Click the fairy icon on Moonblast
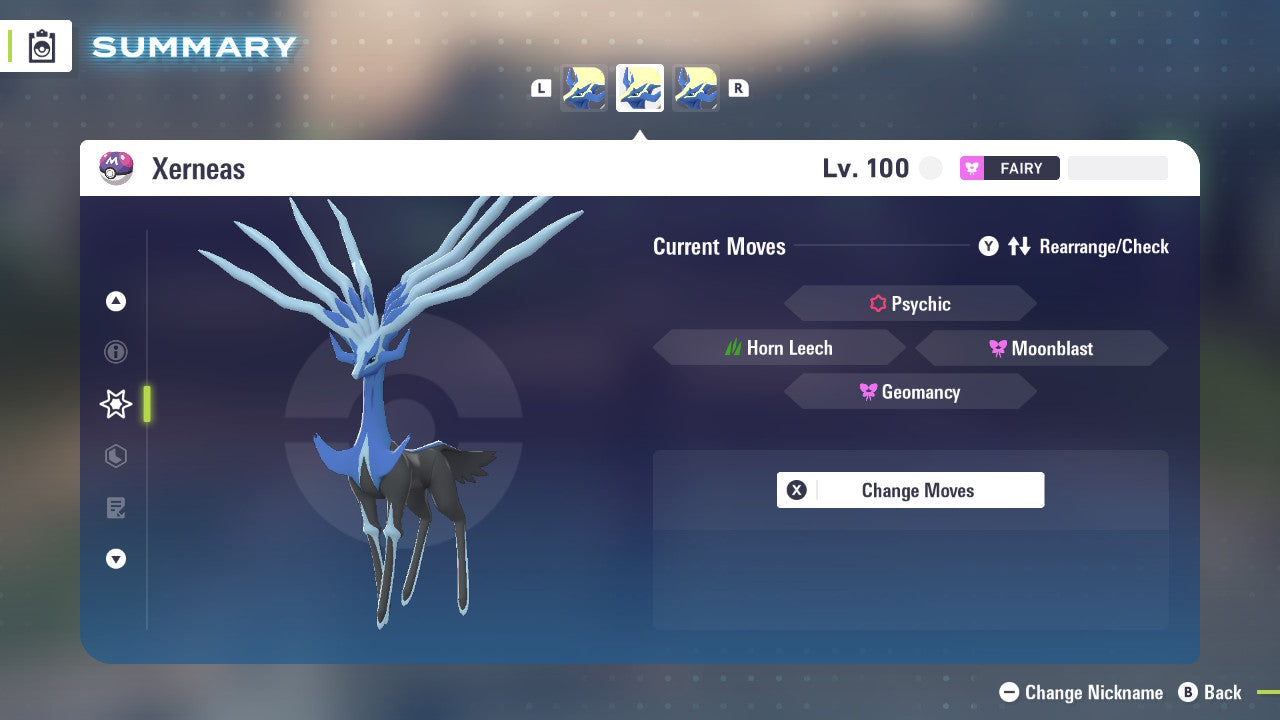The height and width of the screenshot is (720, 1280). point(1000,347)
